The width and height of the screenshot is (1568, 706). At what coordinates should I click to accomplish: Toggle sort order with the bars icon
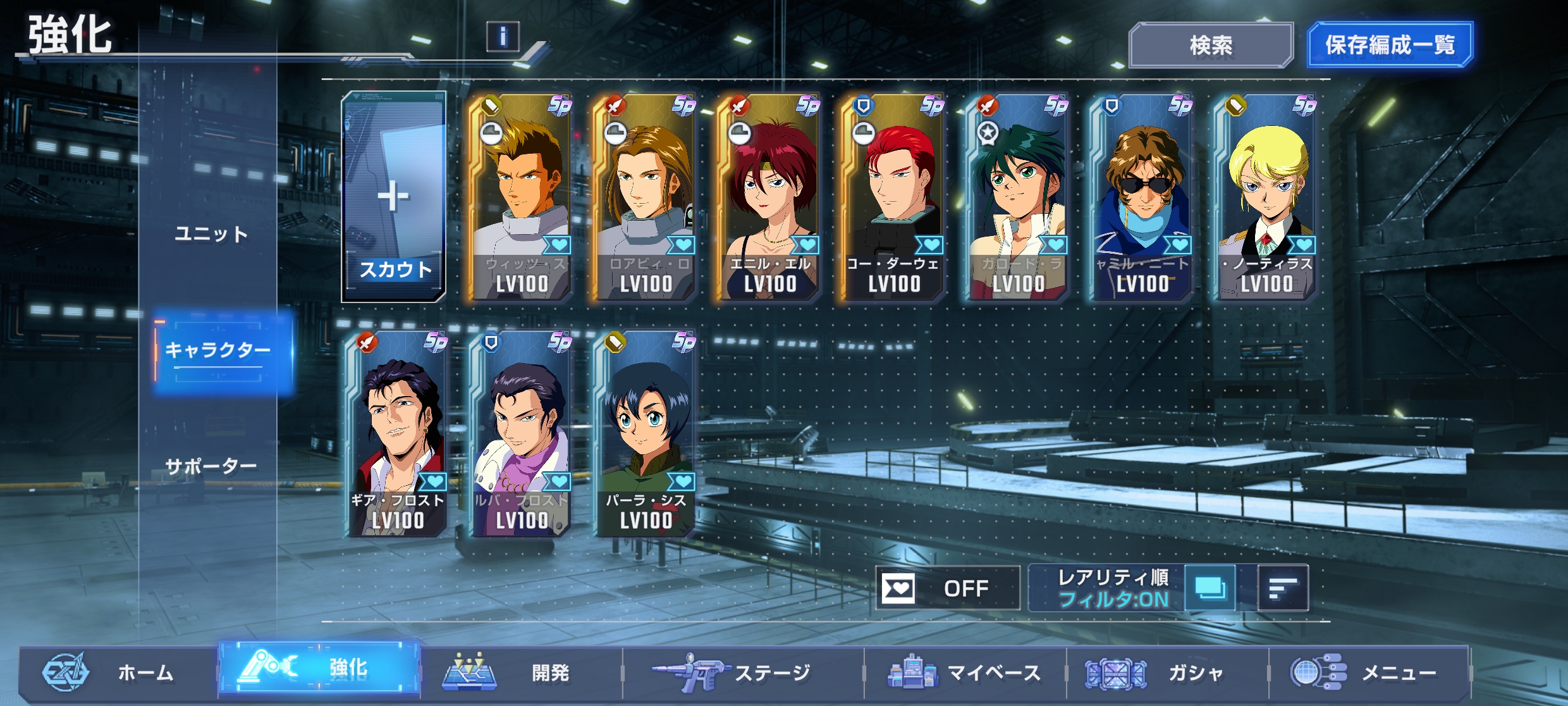pos(1283,588)
